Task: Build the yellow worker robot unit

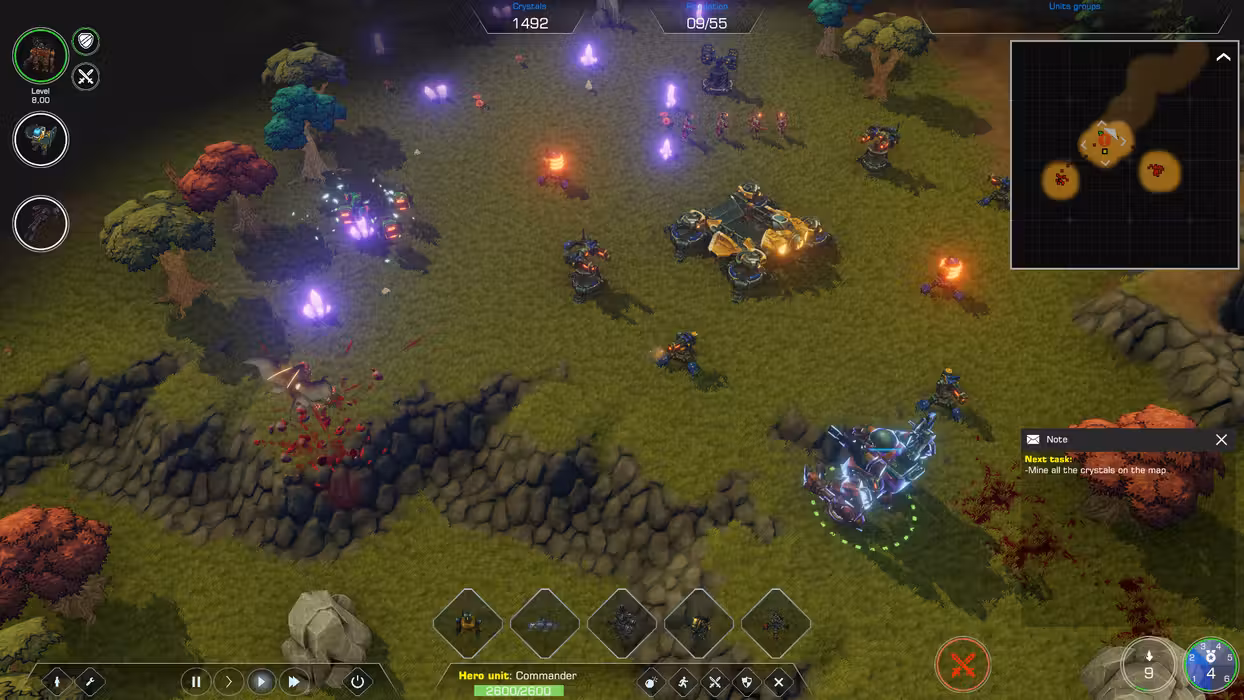Action: pos(467,624)
